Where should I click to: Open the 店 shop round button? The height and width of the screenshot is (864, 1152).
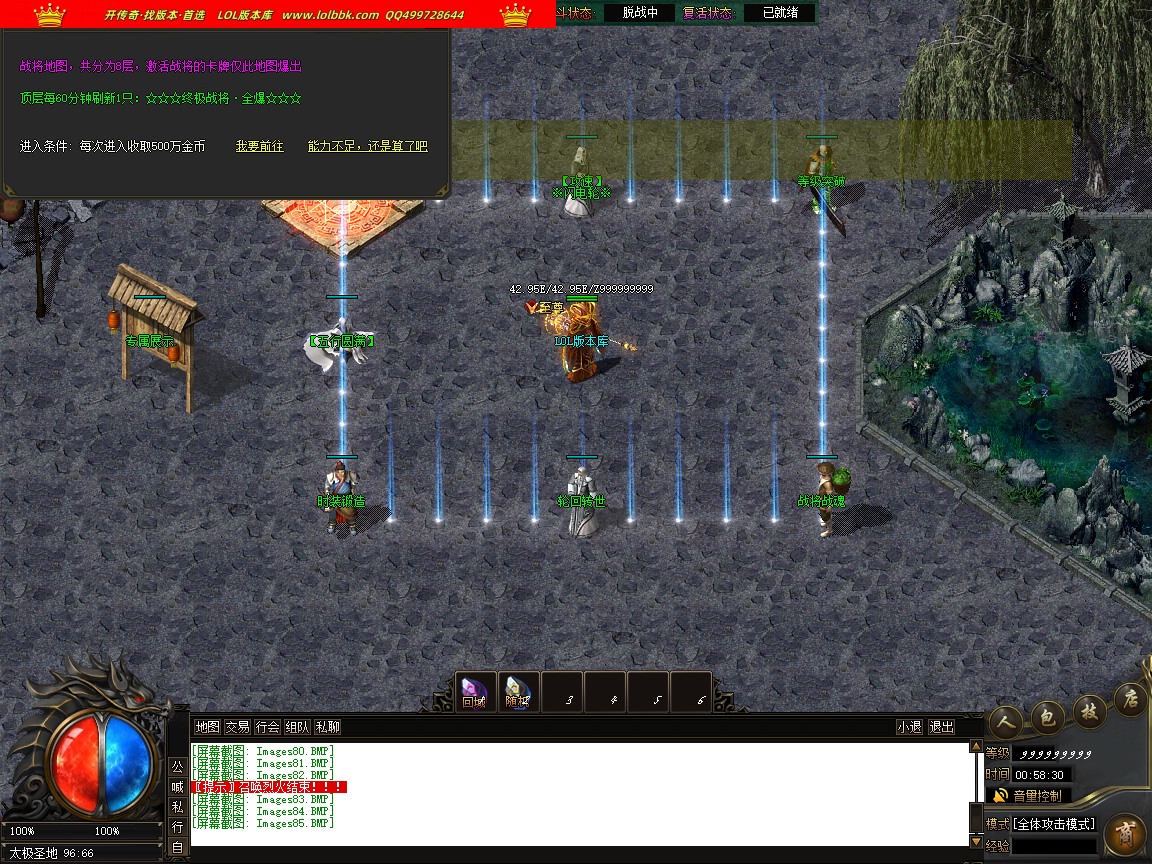[1130, 698]
